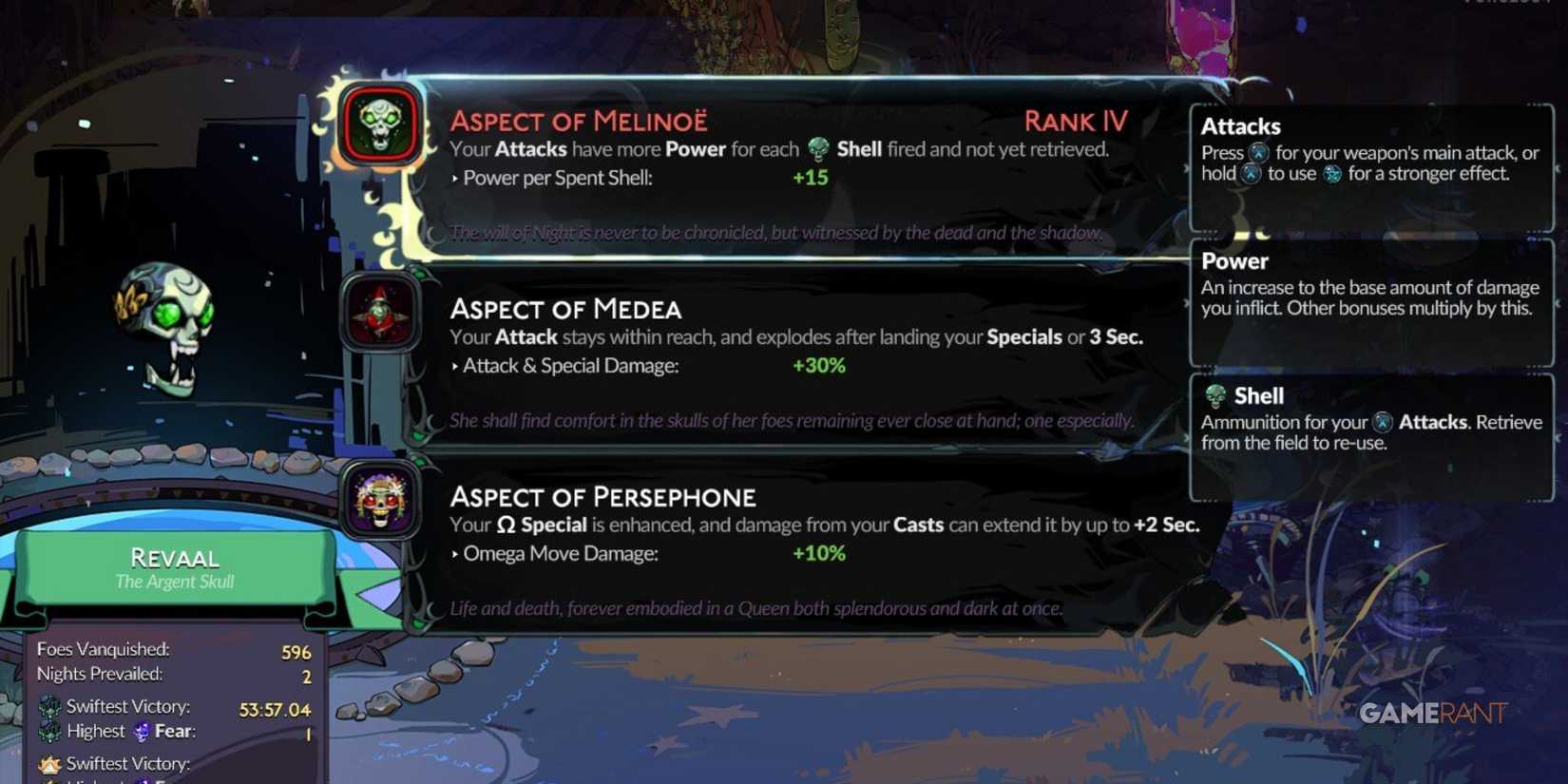This screenshot has height=784, width=1568.
Task: Click the left chevron beside the Power panel
Action: pyautogui.click(x=1186, y=304)
